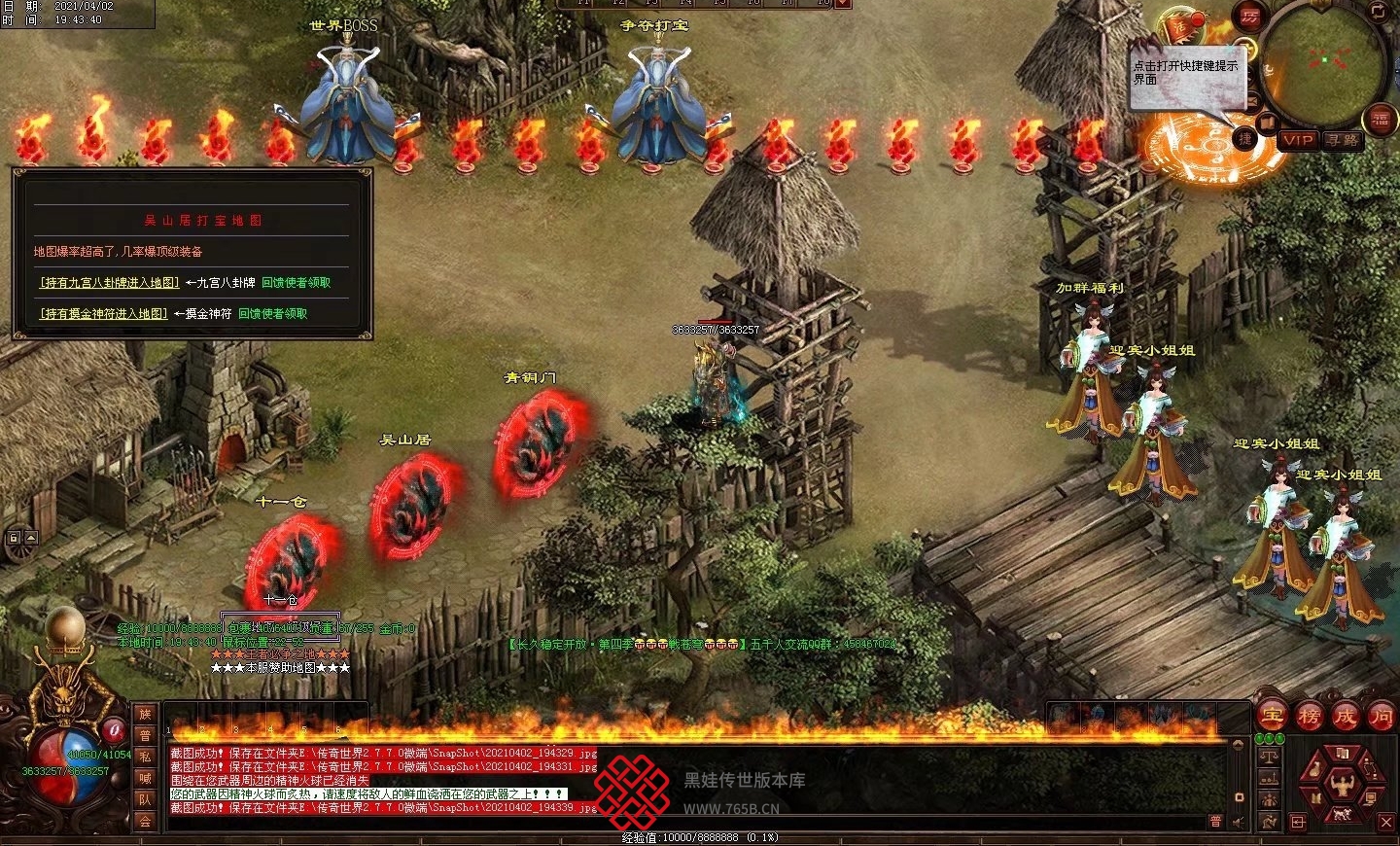Switch to the 私 private chat channel
The height and width of the screenshot is (846, 1400).
(x=145, y=758)
